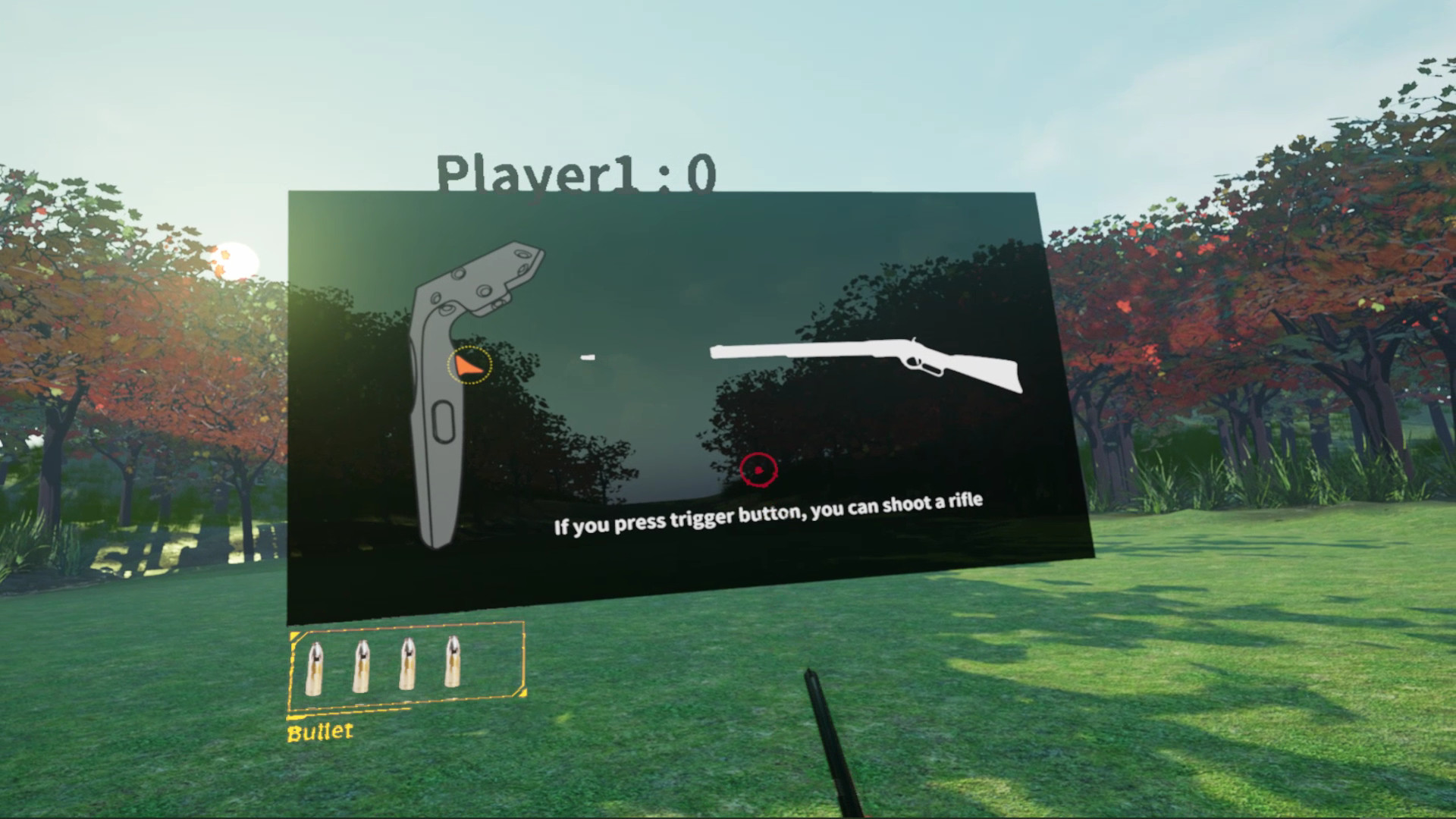Click the highlighted orange trigger on the controller

coord(469,365)
